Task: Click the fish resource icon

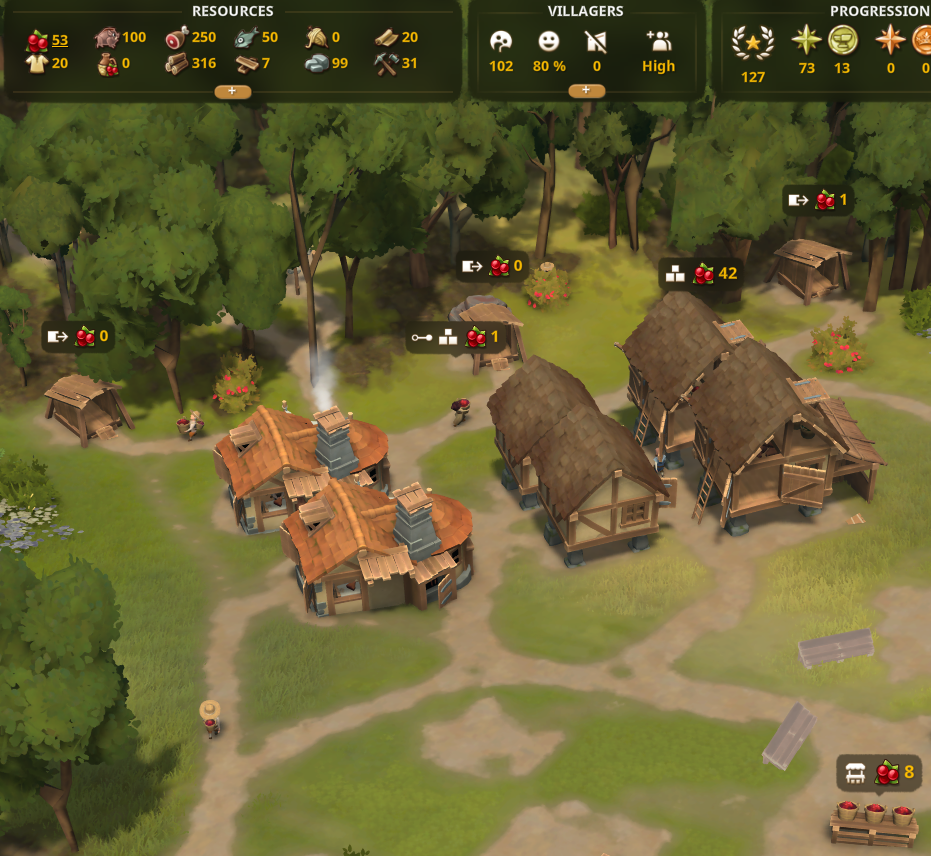Action: [246, 39]
